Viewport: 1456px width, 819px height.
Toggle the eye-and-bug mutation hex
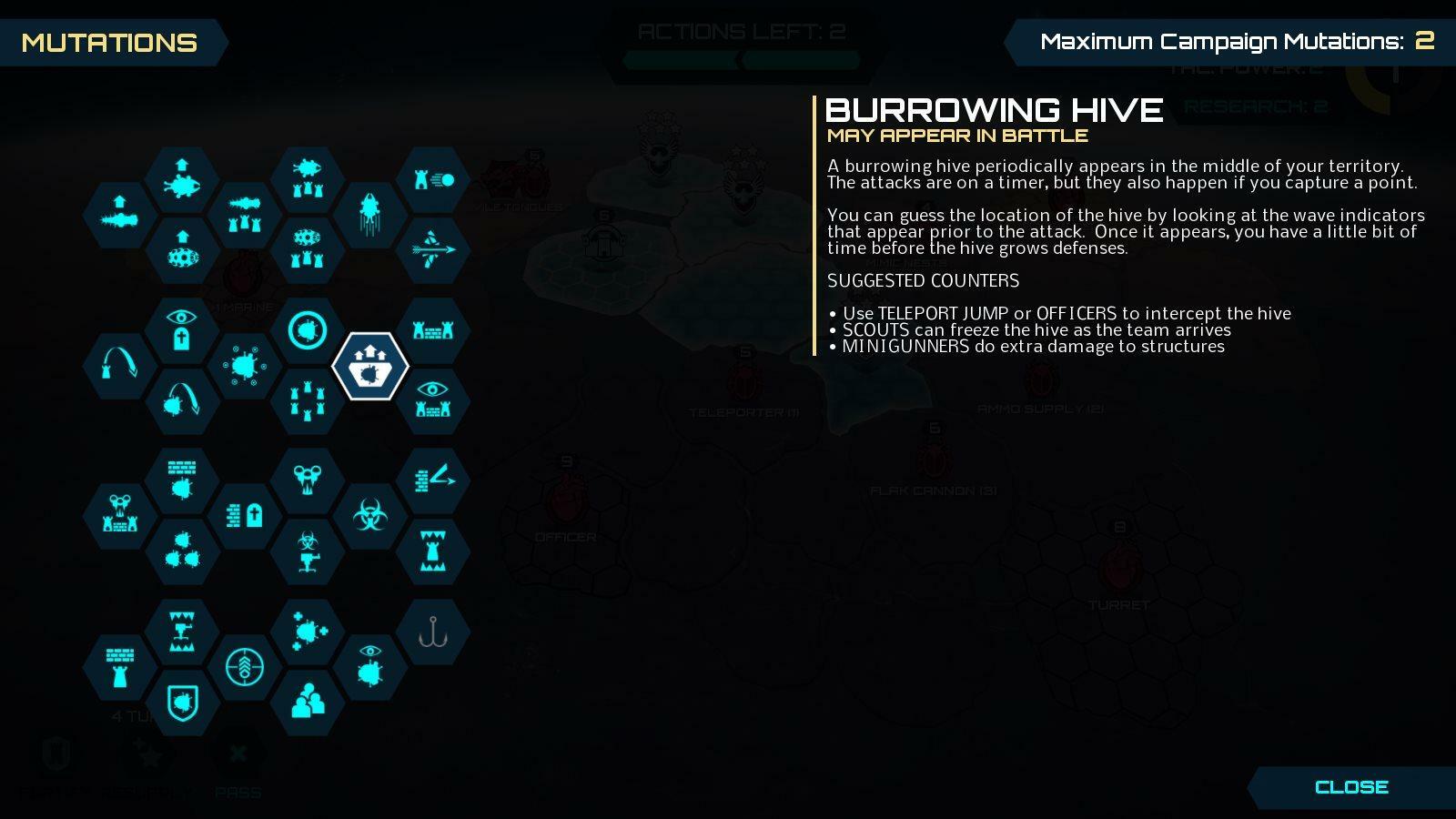tap(369, 667)
